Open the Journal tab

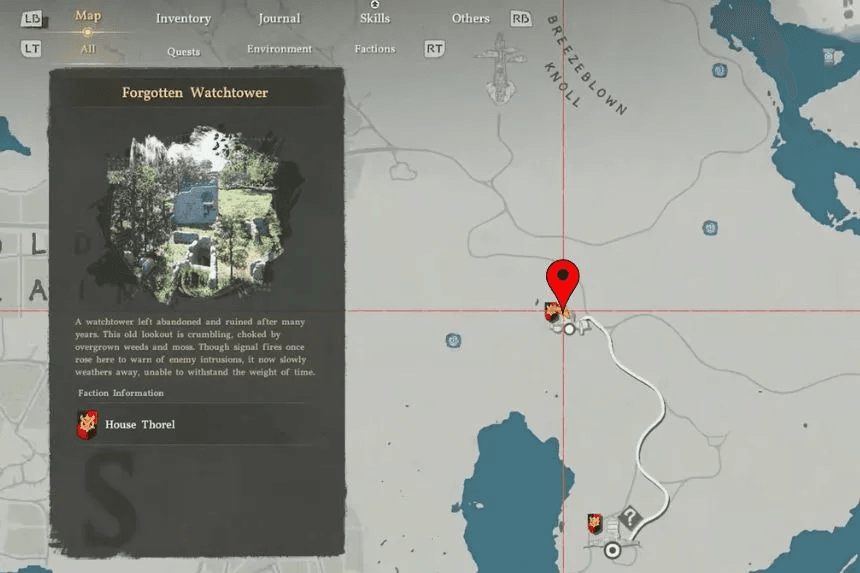click(279, 19)
